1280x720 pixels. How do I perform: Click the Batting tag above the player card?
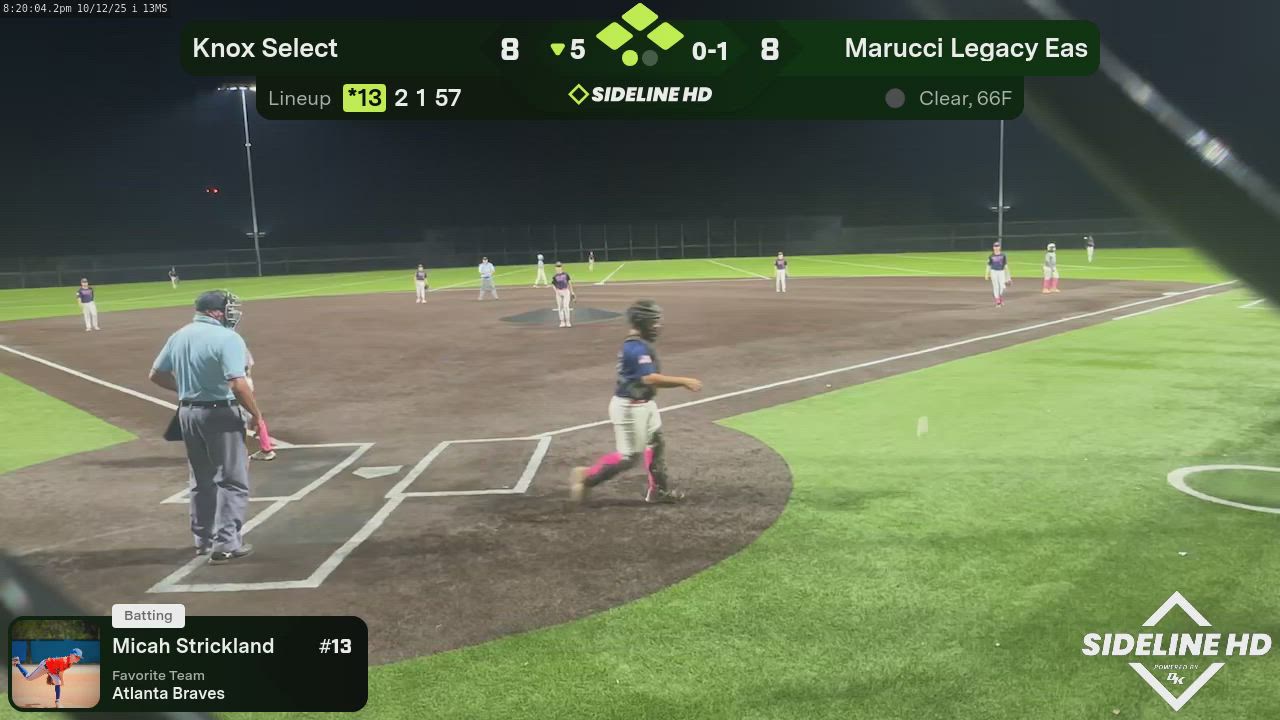[148, 616]
